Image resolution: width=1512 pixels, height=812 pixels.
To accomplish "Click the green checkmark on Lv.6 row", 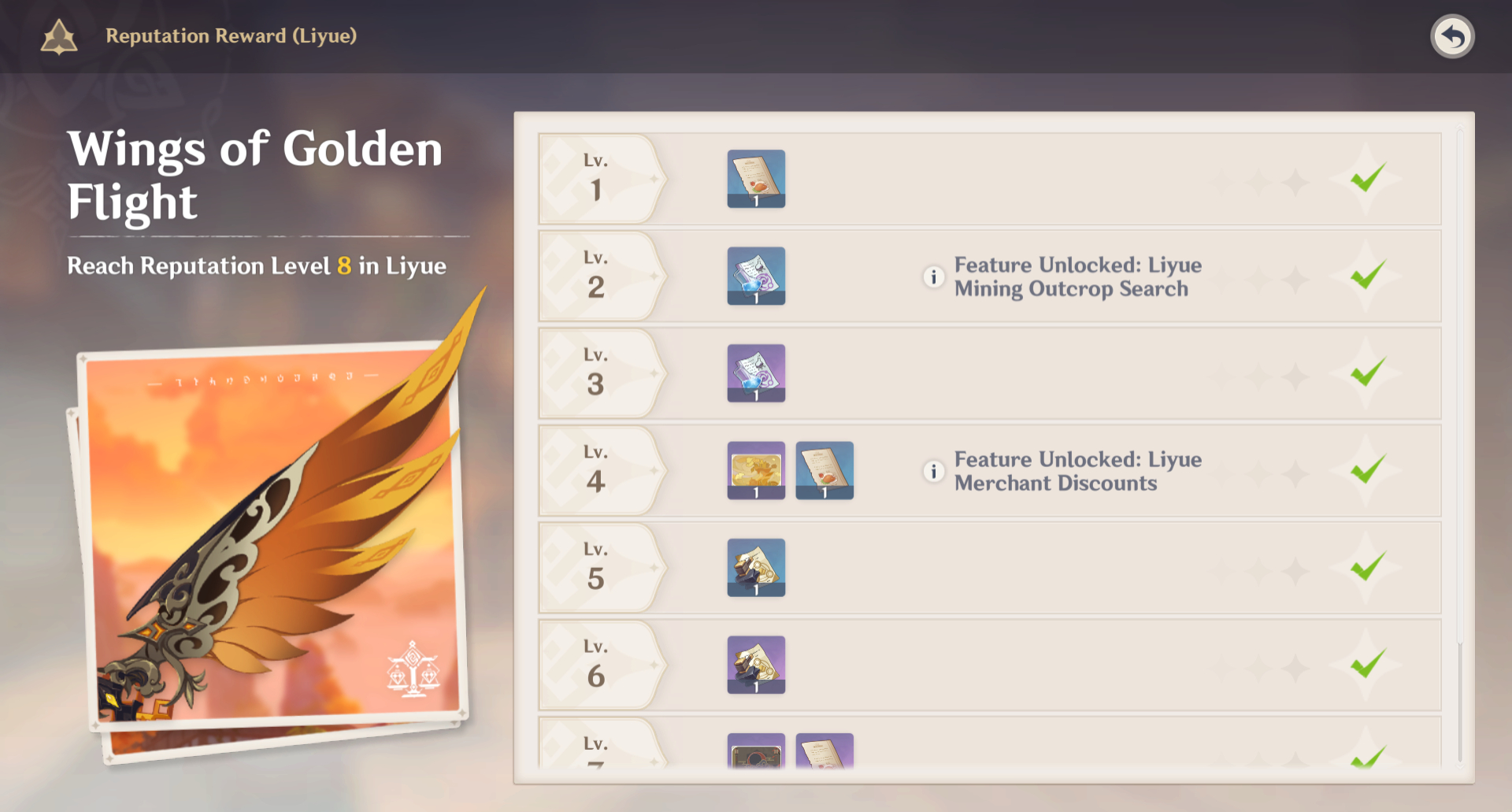I will (1368, 664).
